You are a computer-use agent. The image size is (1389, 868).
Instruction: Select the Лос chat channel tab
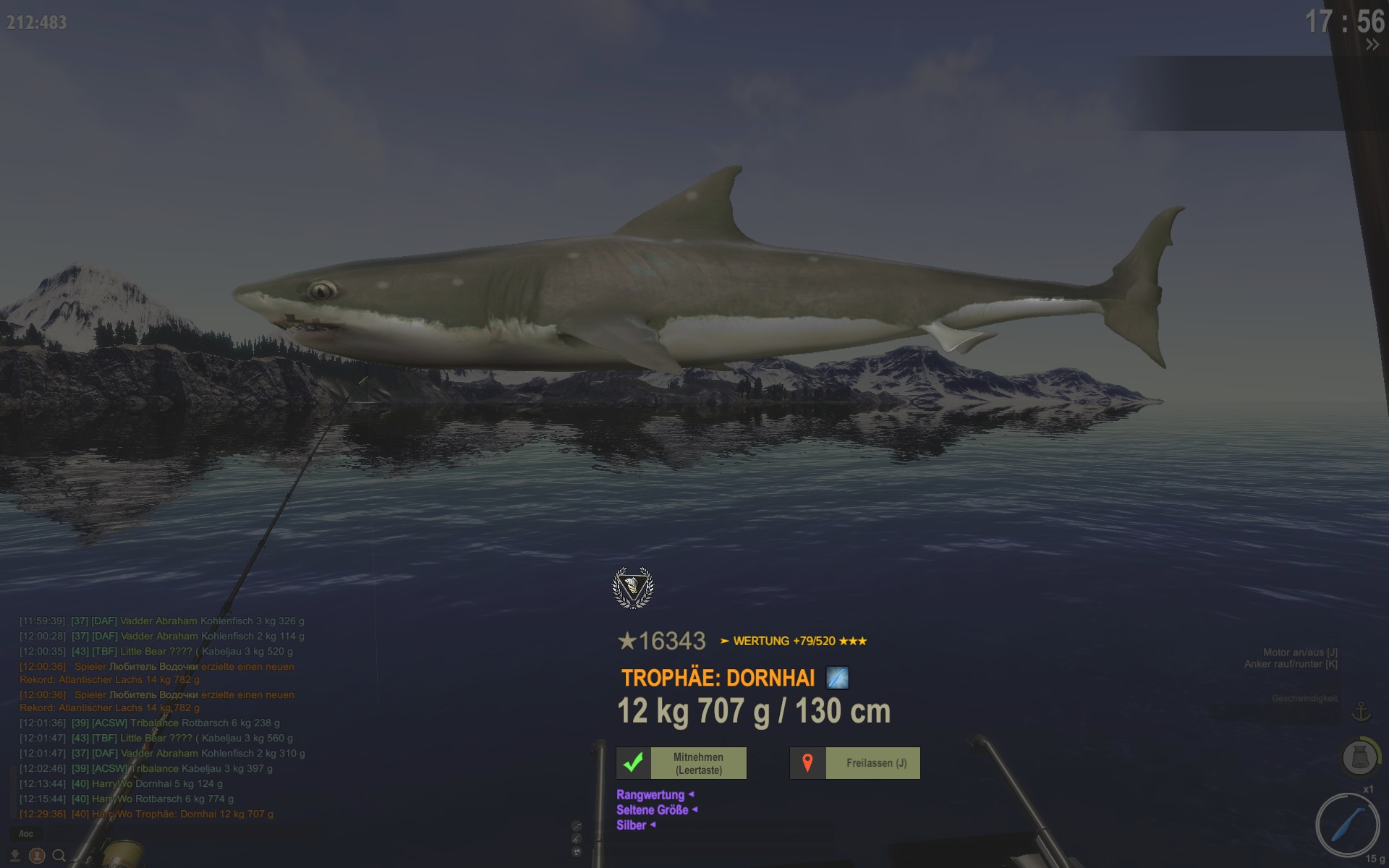(26, 834)
